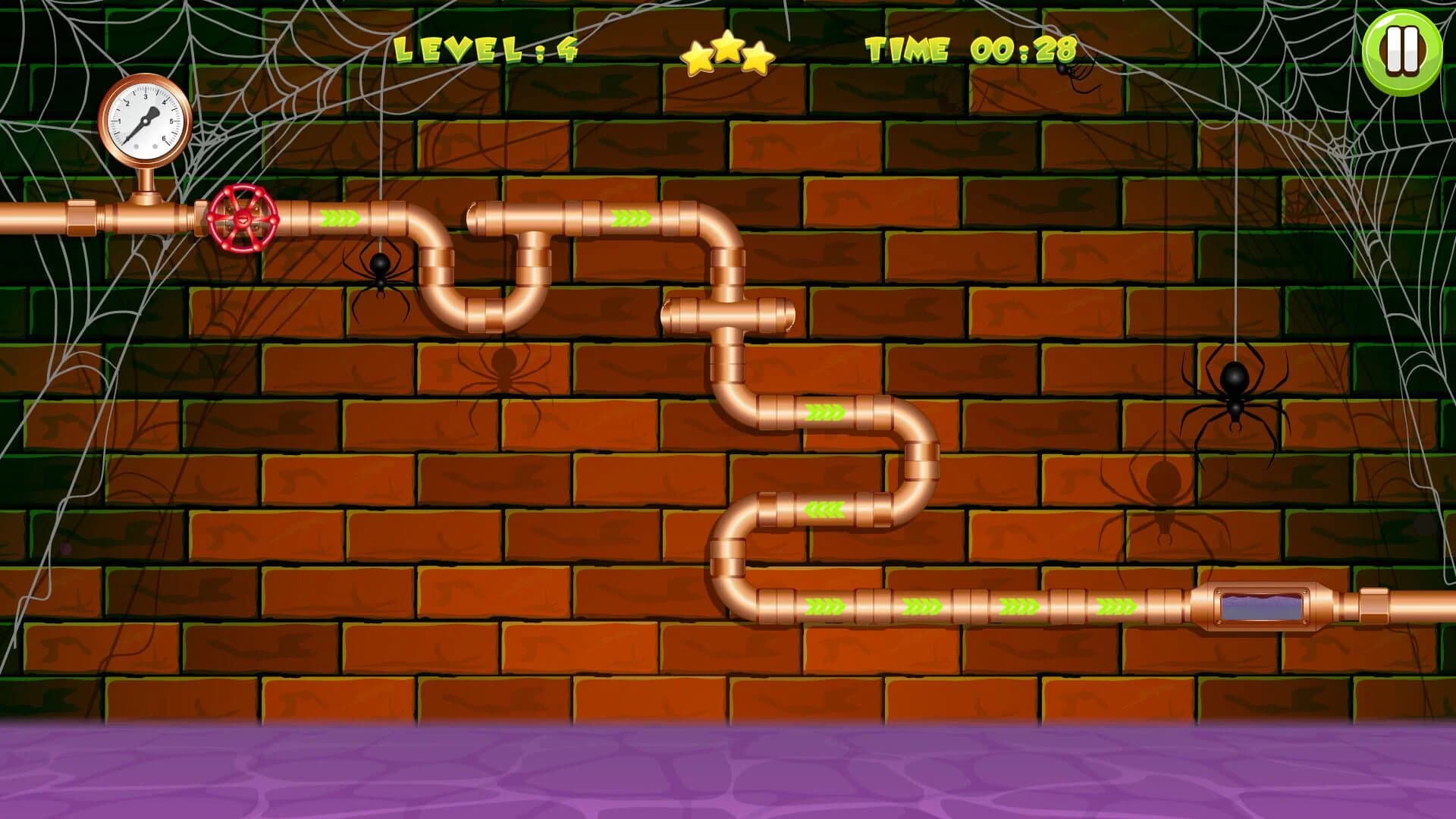Turn the red valve wheel
Viewport: 1456px width, 819px height.
coord(241,220)
